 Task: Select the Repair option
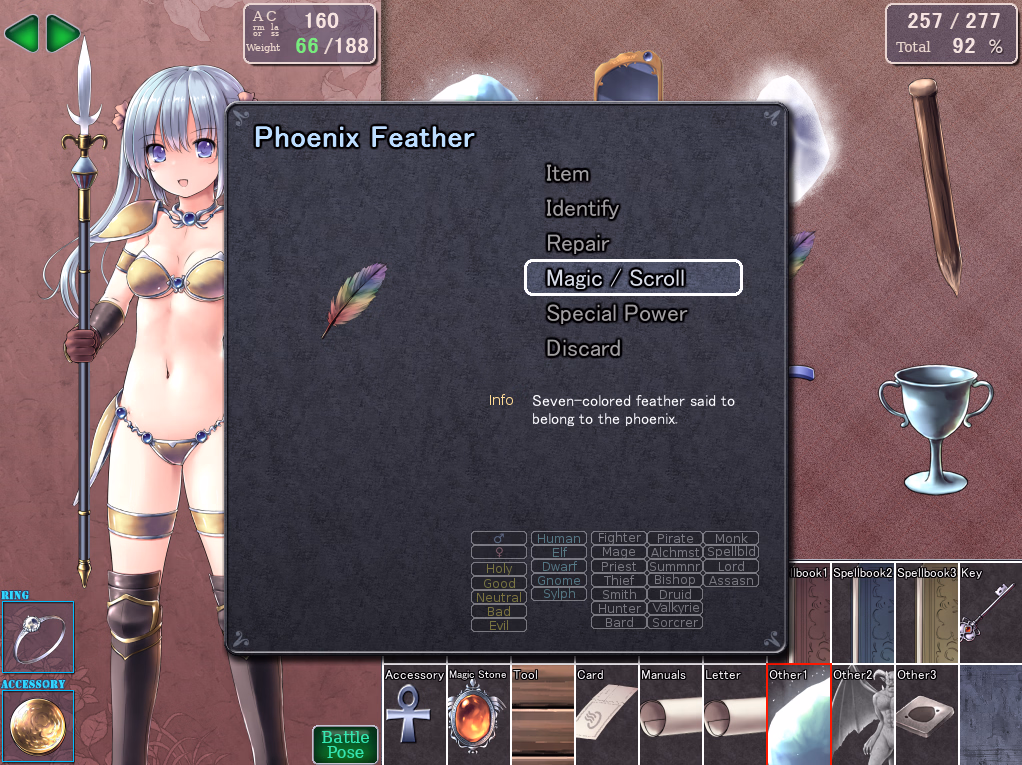click(577, 244)
